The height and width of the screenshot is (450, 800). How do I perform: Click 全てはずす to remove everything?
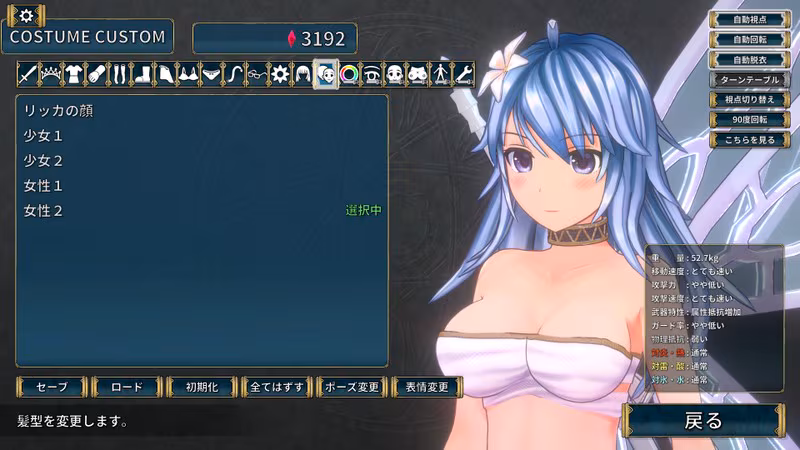click(276, 387)
